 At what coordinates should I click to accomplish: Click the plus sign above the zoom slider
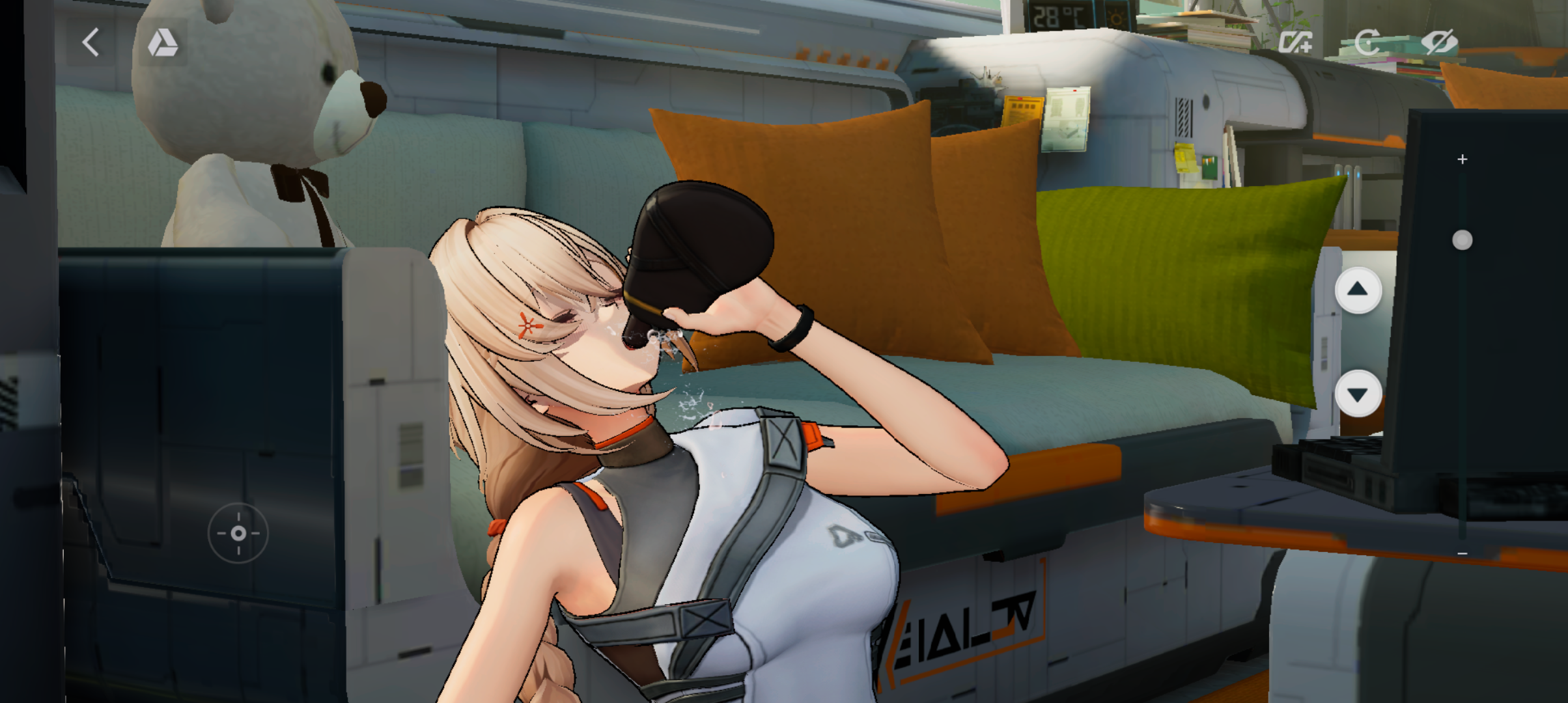click(1463, 159)
